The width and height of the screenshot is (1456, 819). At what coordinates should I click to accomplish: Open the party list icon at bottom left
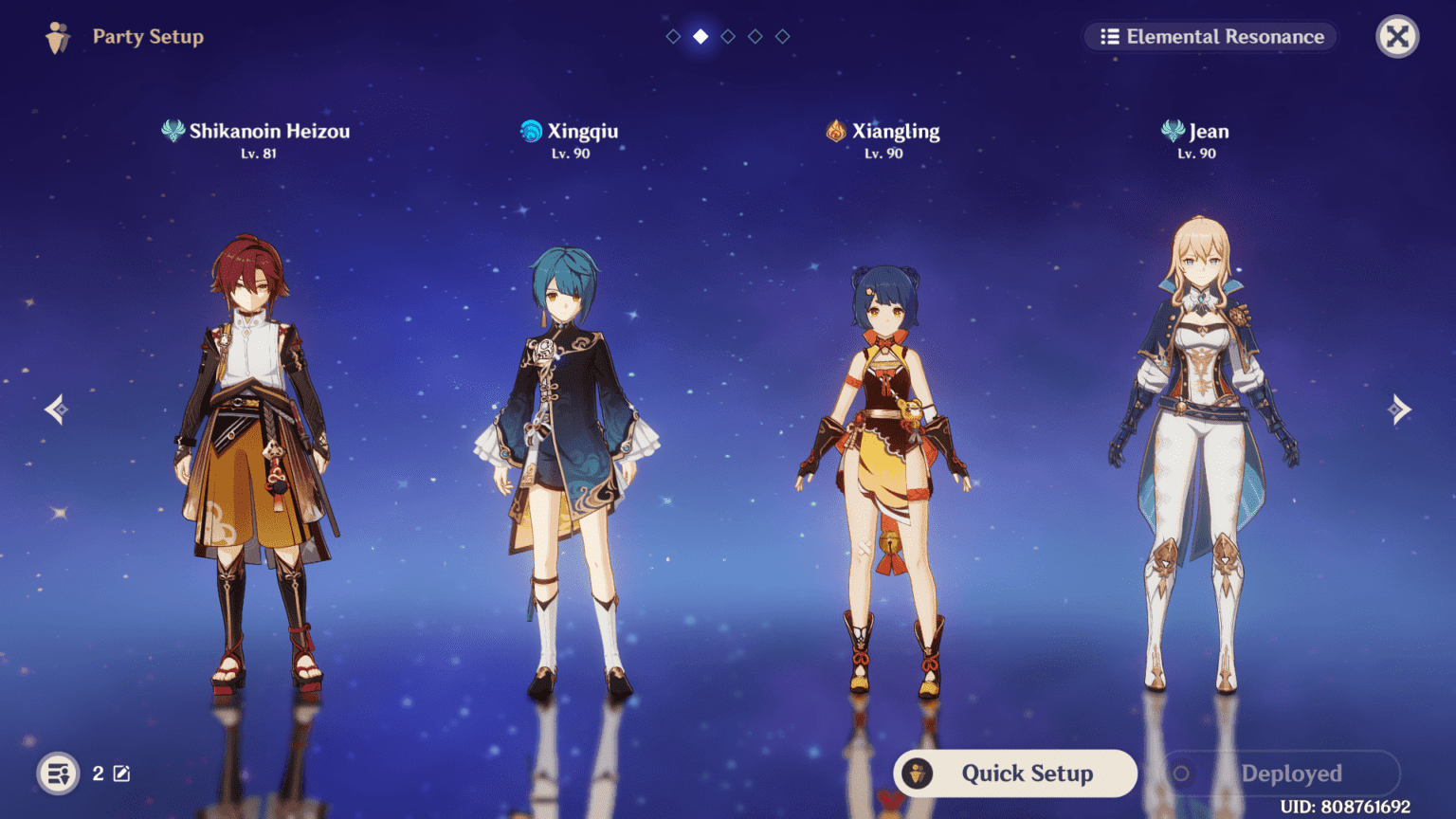(x=58, y=773)
